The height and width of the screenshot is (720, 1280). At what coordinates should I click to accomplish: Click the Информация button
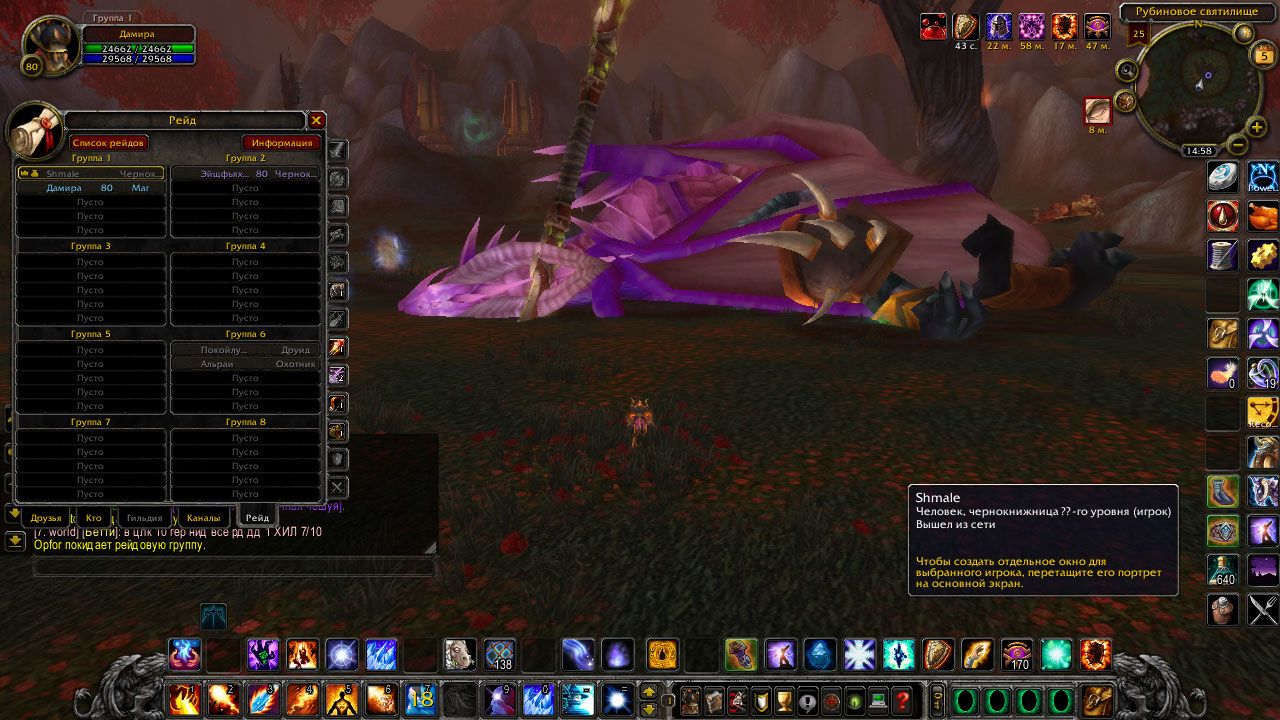[x=281, y=143]
